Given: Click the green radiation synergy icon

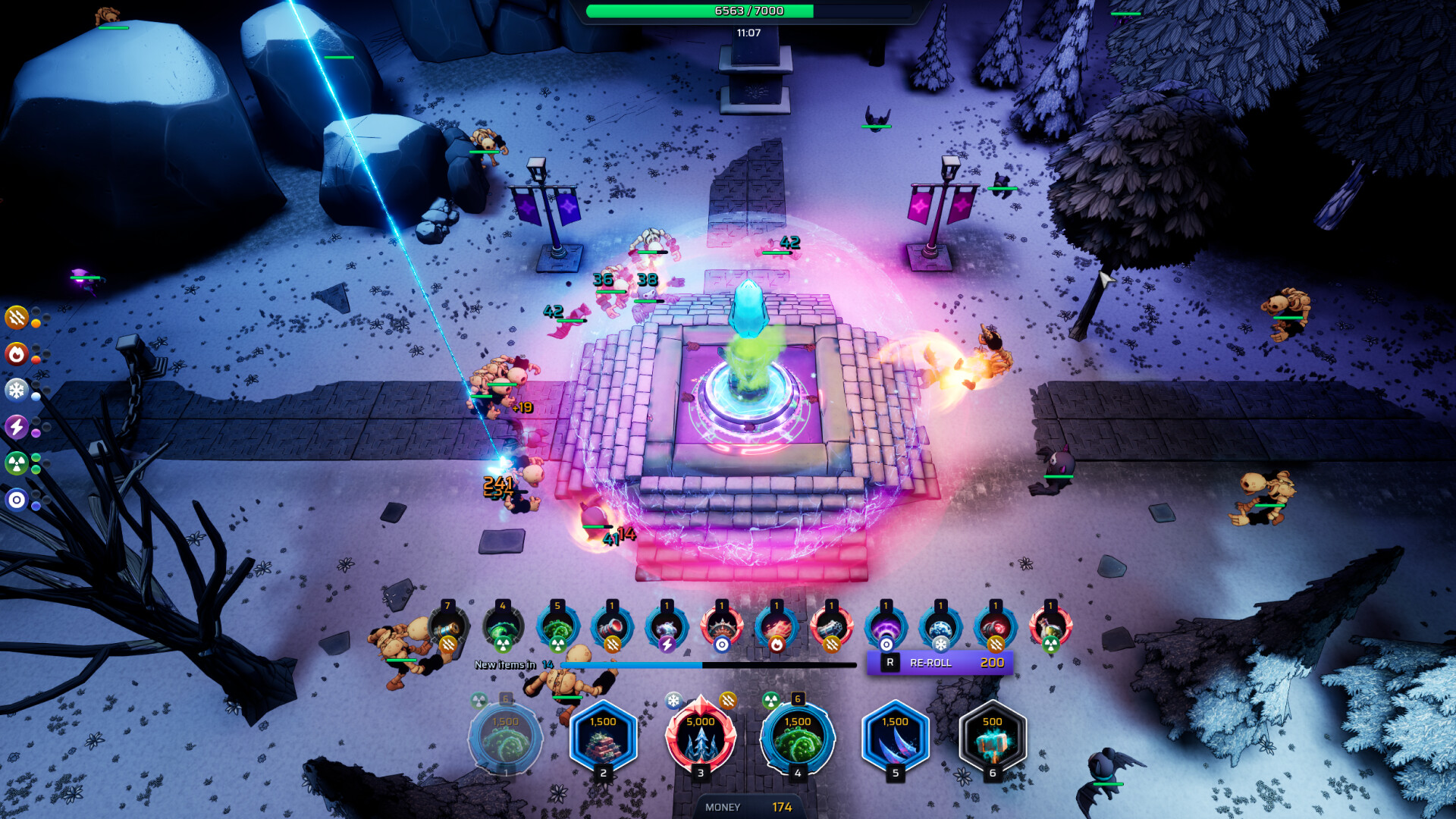Looking at the screenshot, I should click(x=17, y=463).
